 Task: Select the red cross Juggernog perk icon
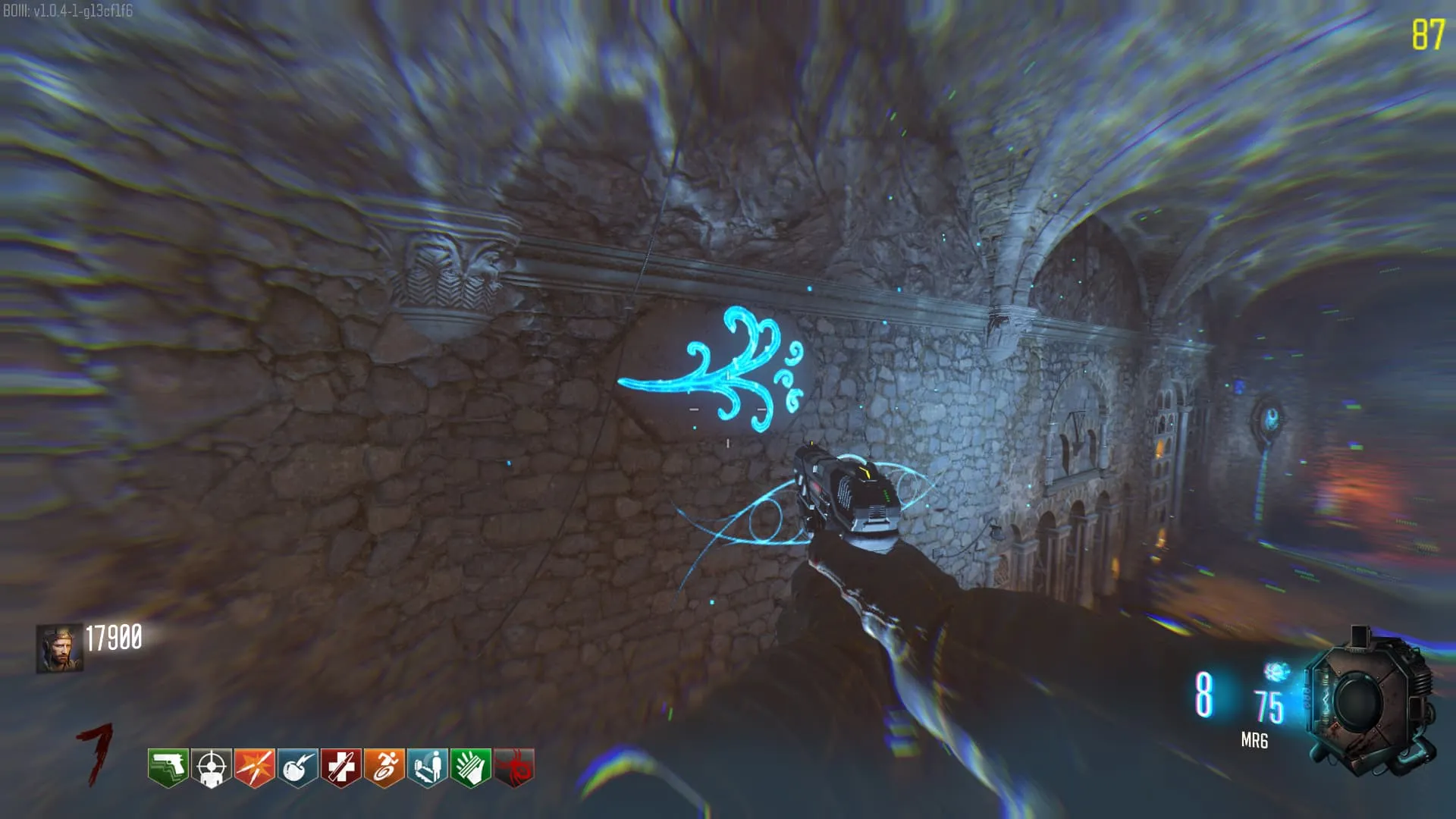[340, 767]
